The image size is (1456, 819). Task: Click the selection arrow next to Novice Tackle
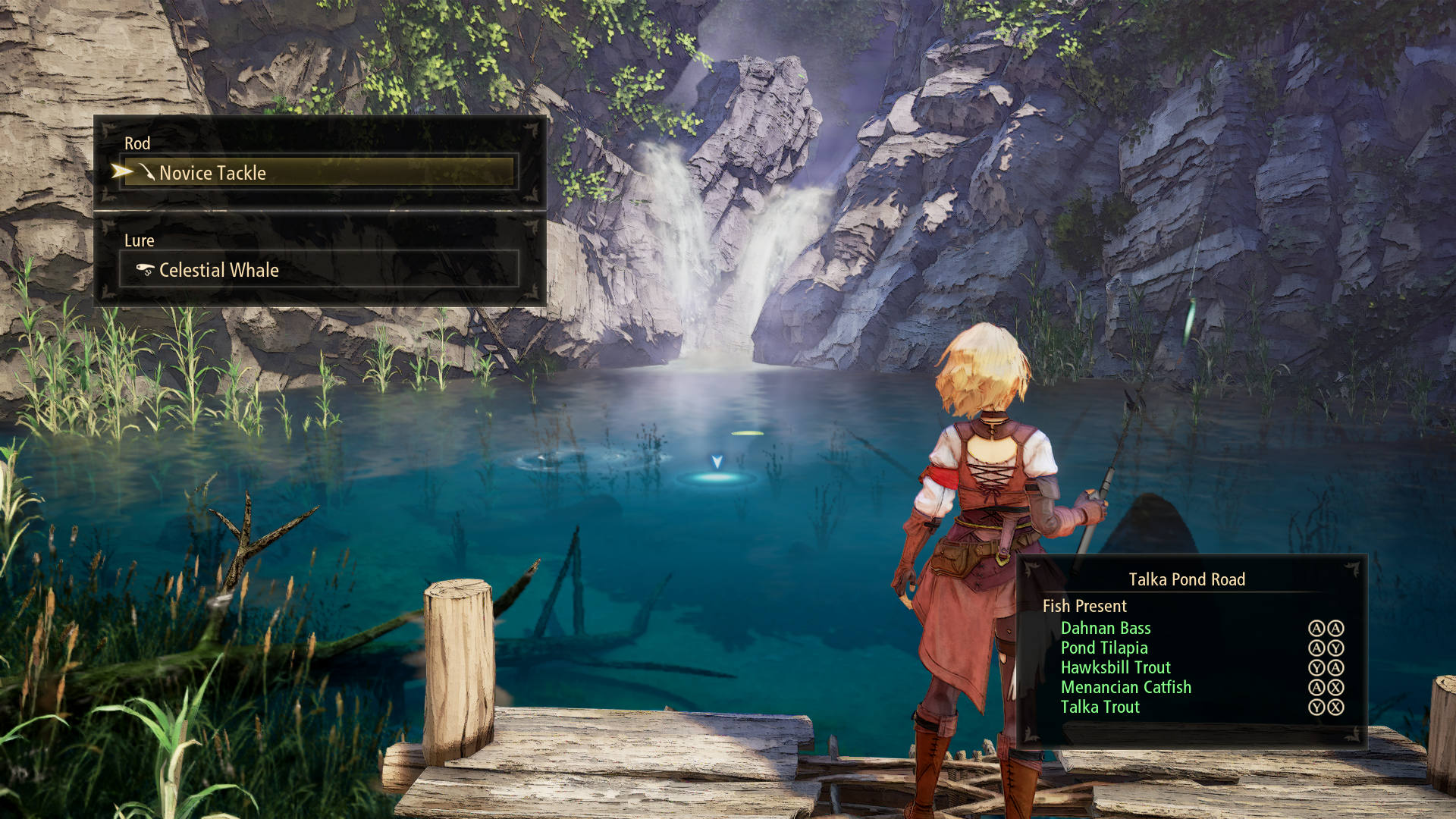click(121, 171)
